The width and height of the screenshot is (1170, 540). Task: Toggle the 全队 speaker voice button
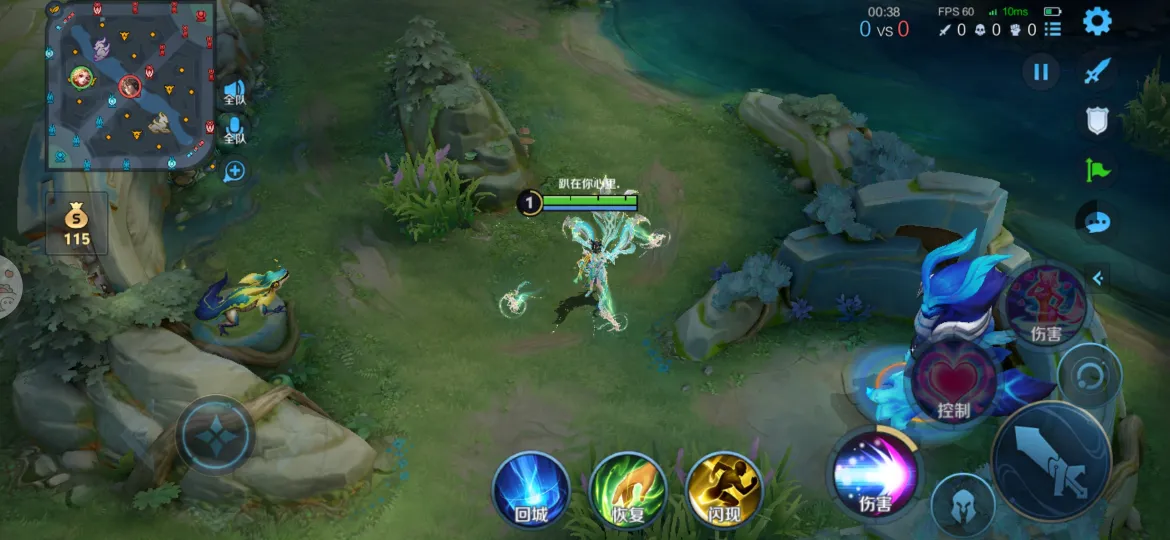tap(234, 91)
